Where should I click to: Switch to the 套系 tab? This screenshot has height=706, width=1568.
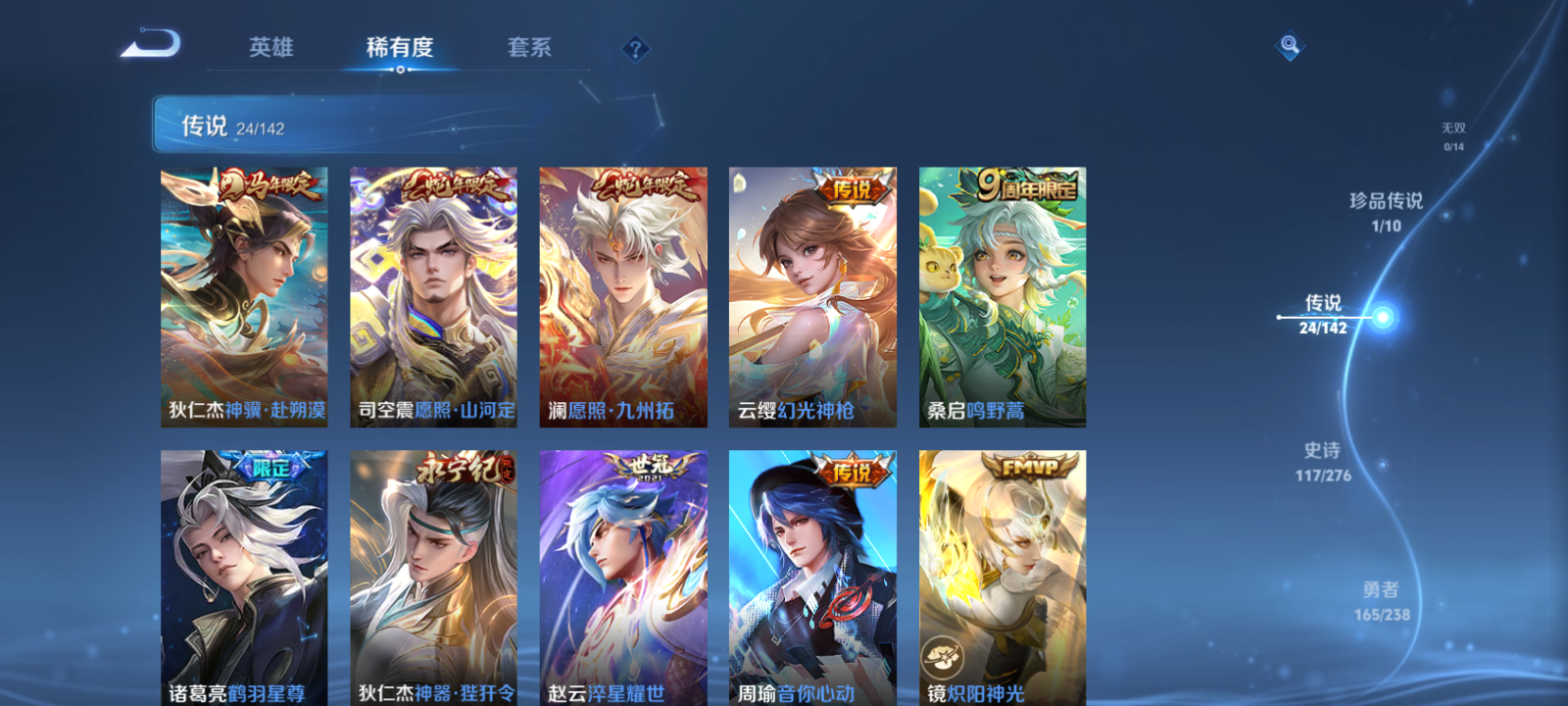[531, 46]
